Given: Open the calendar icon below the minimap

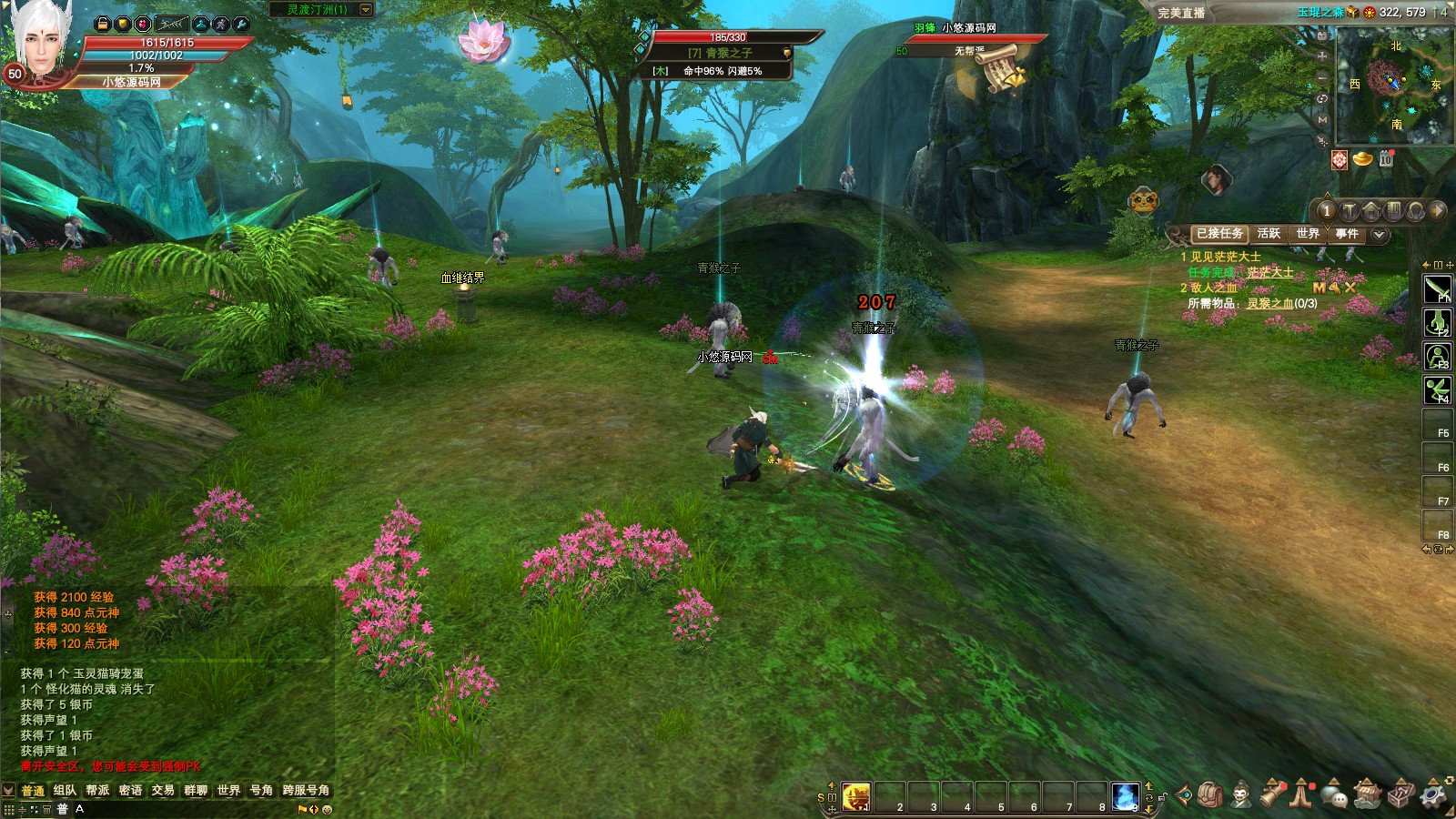Looking at the screenshot, I should 1386,159.
